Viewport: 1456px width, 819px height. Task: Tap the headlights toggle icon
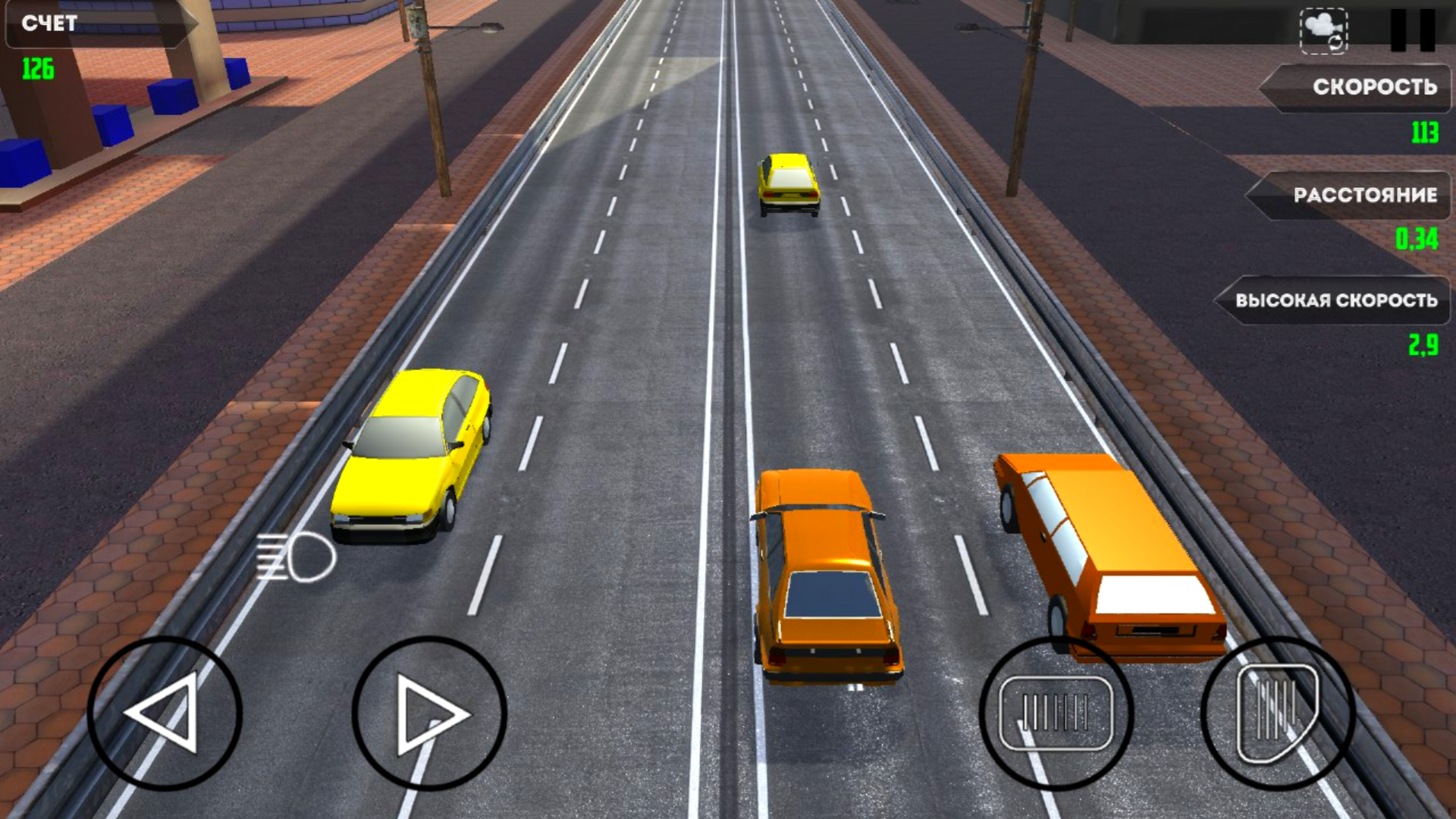click(x=297, y=556)
